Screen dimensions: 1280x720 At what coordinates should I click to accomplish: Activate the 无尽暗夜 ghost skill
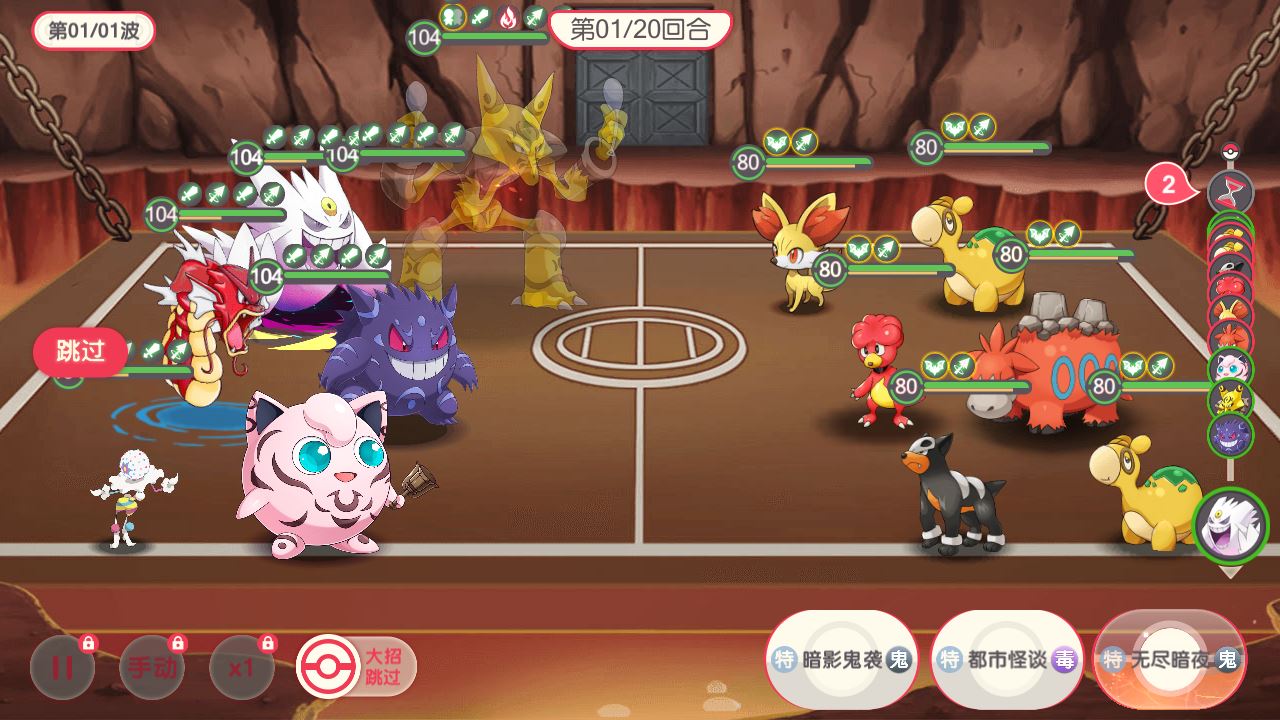click(x=1170, y=659)
